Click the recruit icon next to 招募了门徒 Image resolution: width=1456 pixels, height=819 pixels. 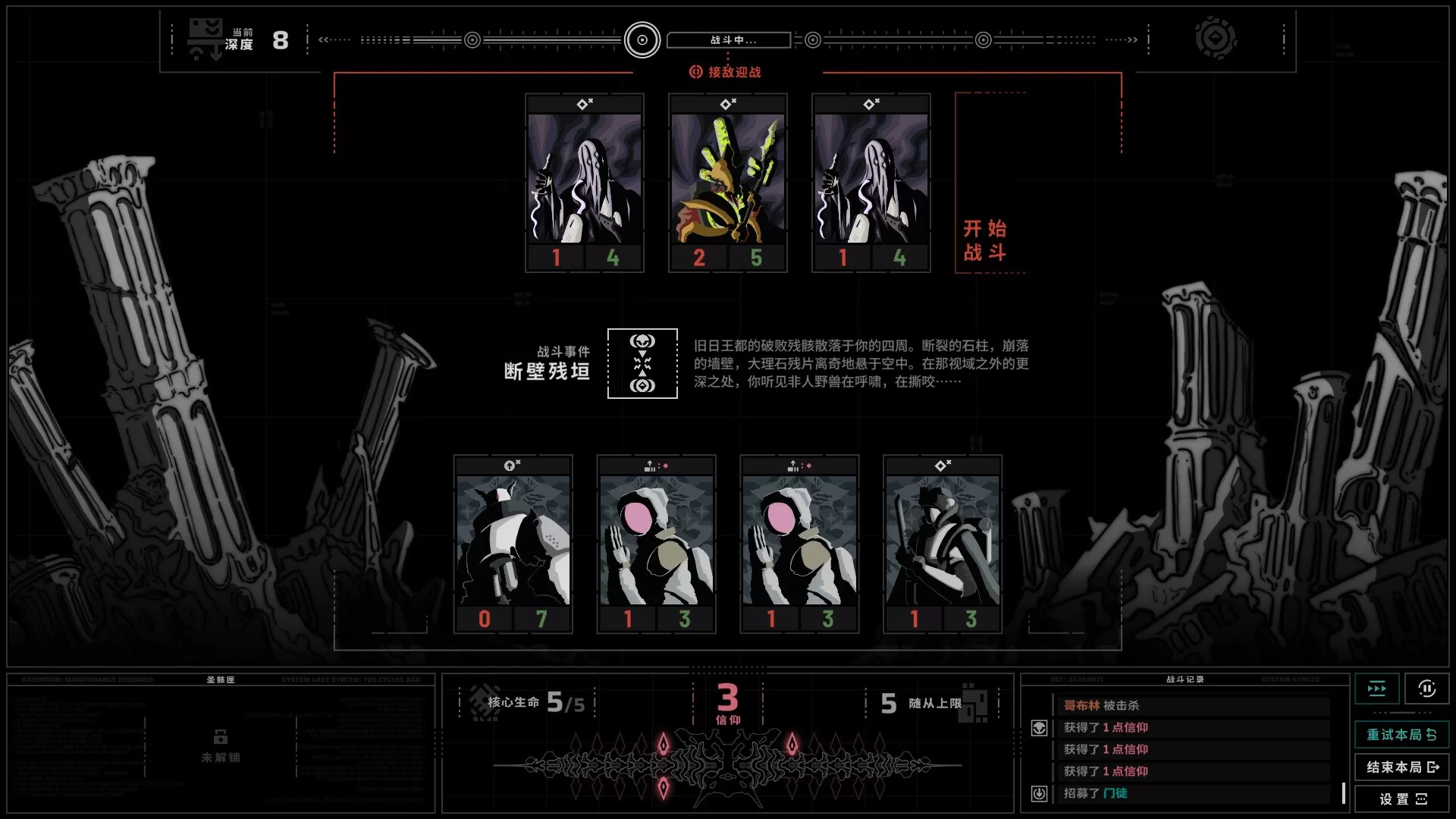(x=1037, y=795)
